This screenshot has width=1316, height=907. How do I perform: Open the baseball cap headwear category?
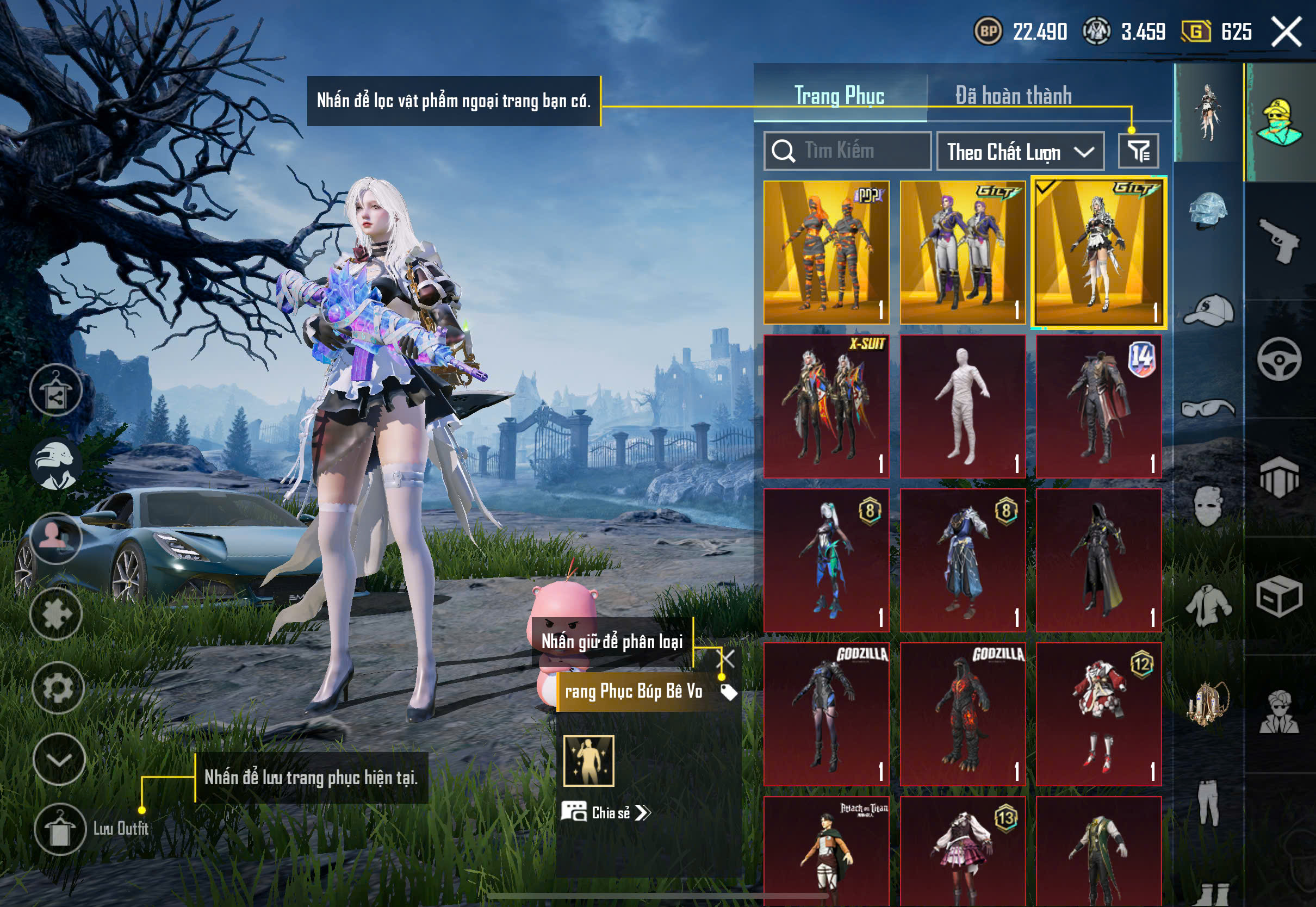pos(1208,310)
